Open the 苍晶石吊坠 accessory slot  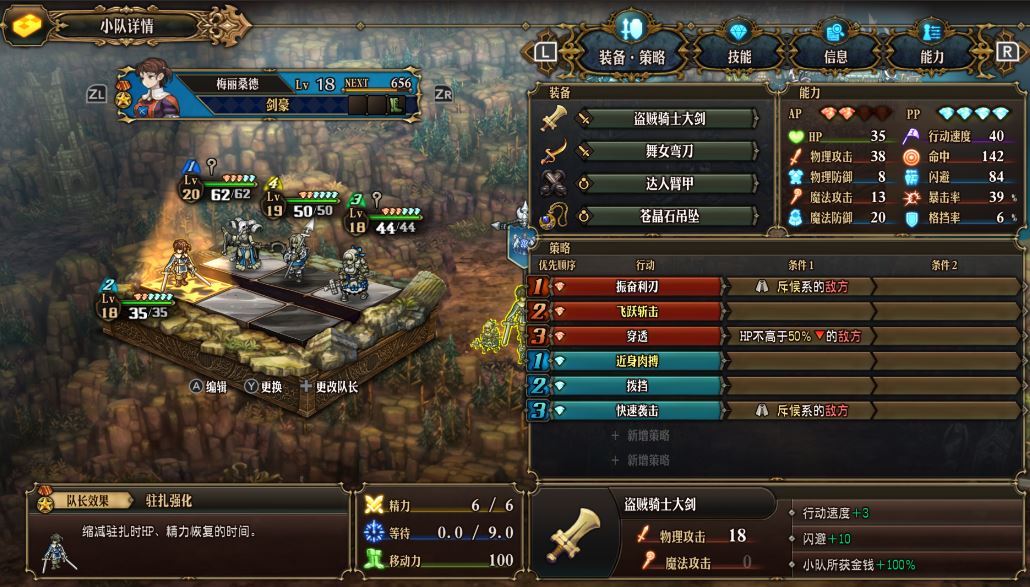[665, 216]
